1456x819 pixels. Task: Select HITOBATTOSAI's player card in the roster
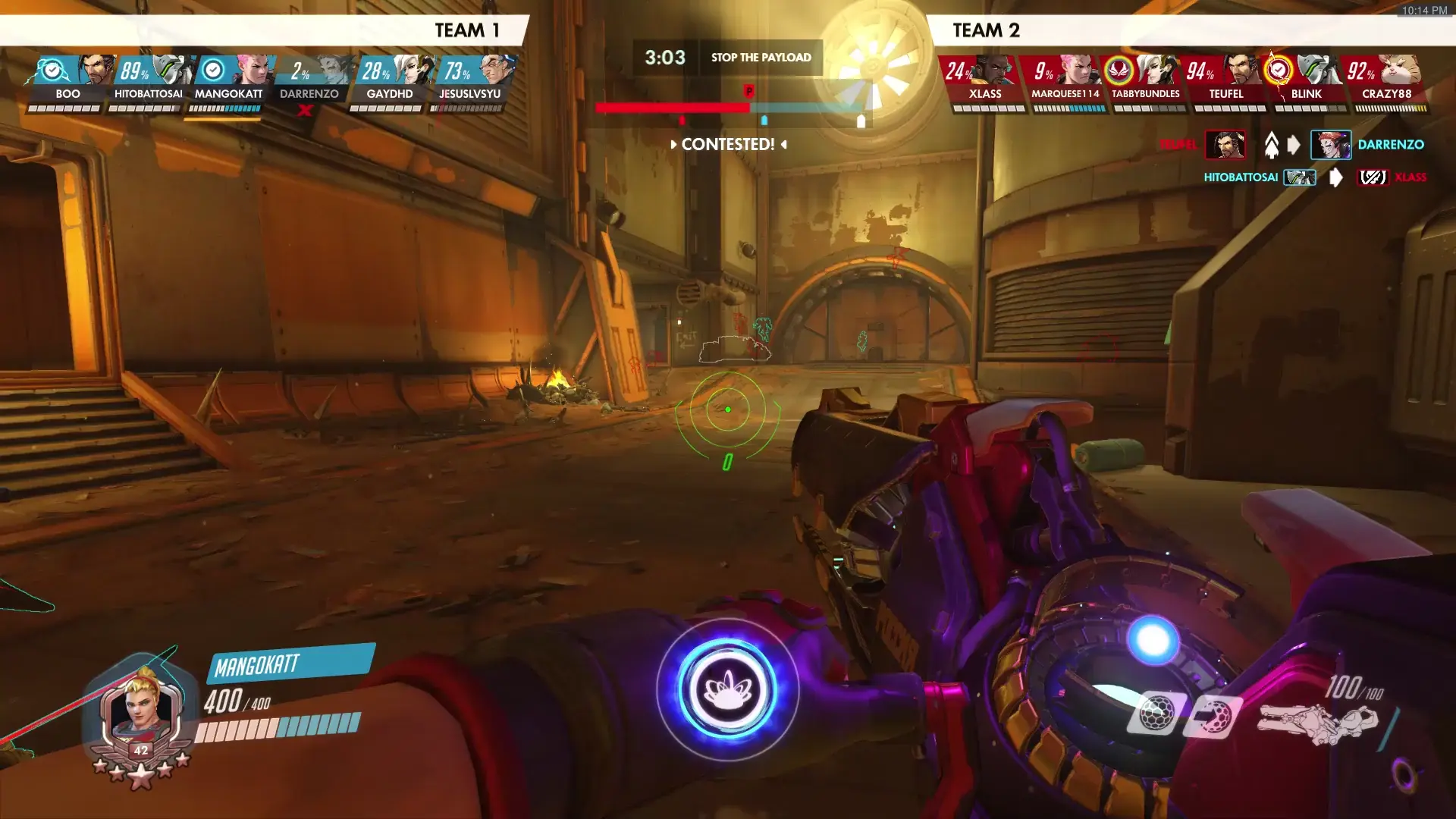pyautogui.click(x=149, y=80)
